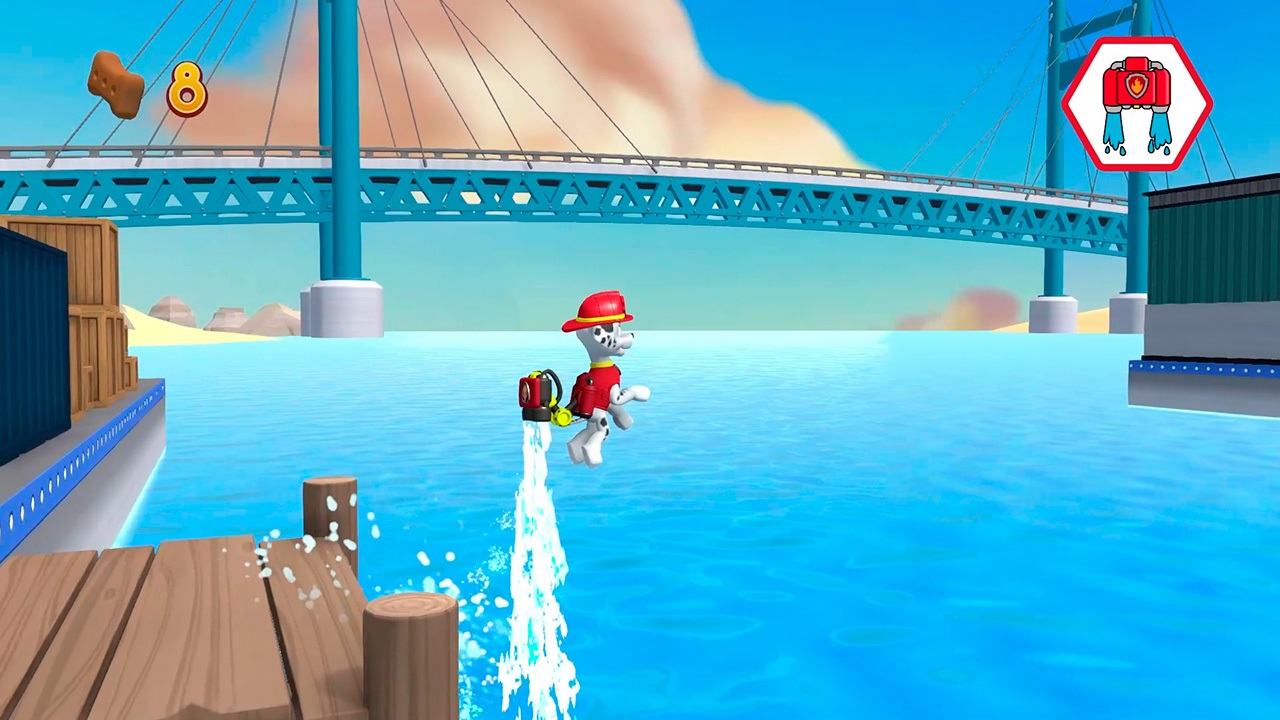Click Marshall's red firefighter helmet
The image size is (1280, 720).
pos(600,305)
